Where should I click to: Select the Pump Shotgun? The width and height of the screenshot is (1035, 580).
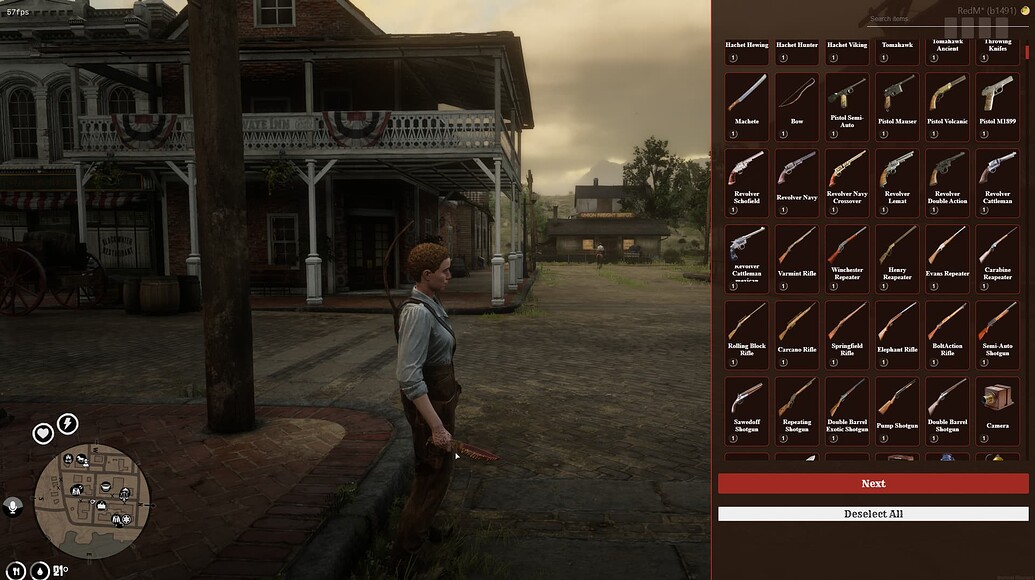(897, 410)
